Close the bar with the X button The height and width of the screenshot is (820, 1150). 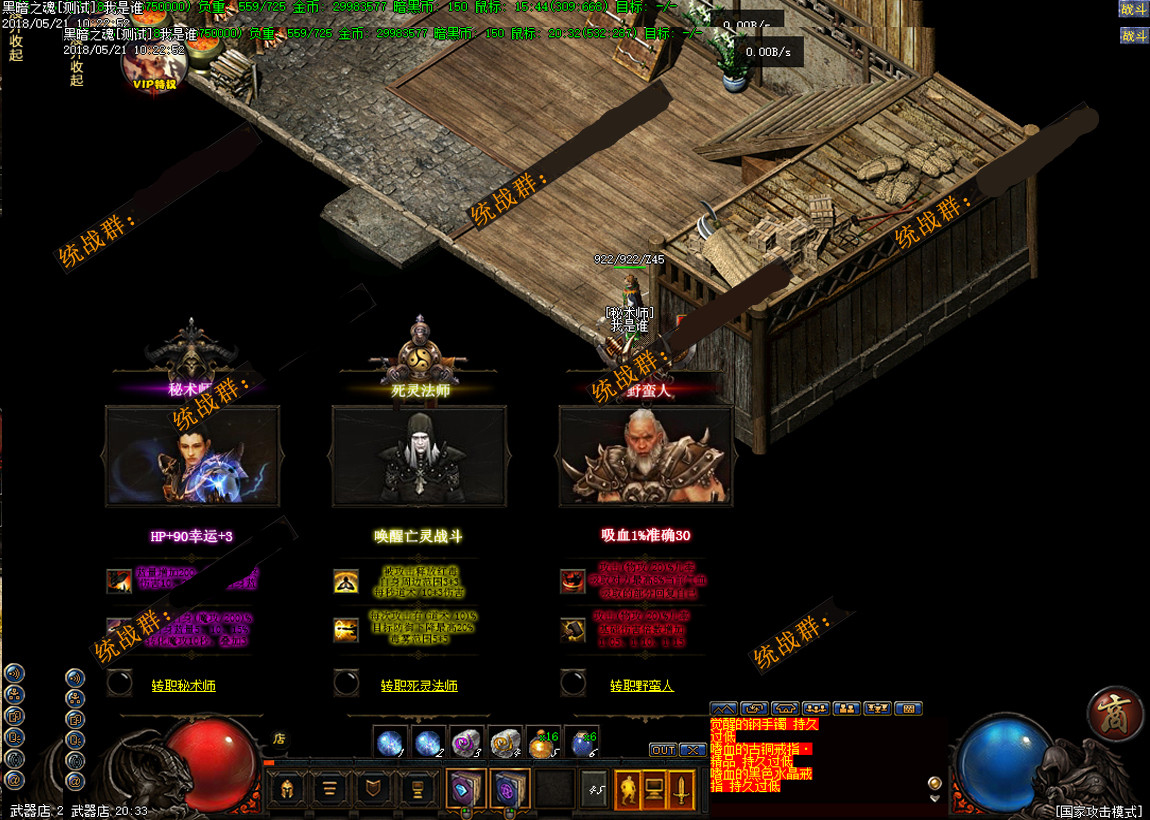tap(692, 750)
